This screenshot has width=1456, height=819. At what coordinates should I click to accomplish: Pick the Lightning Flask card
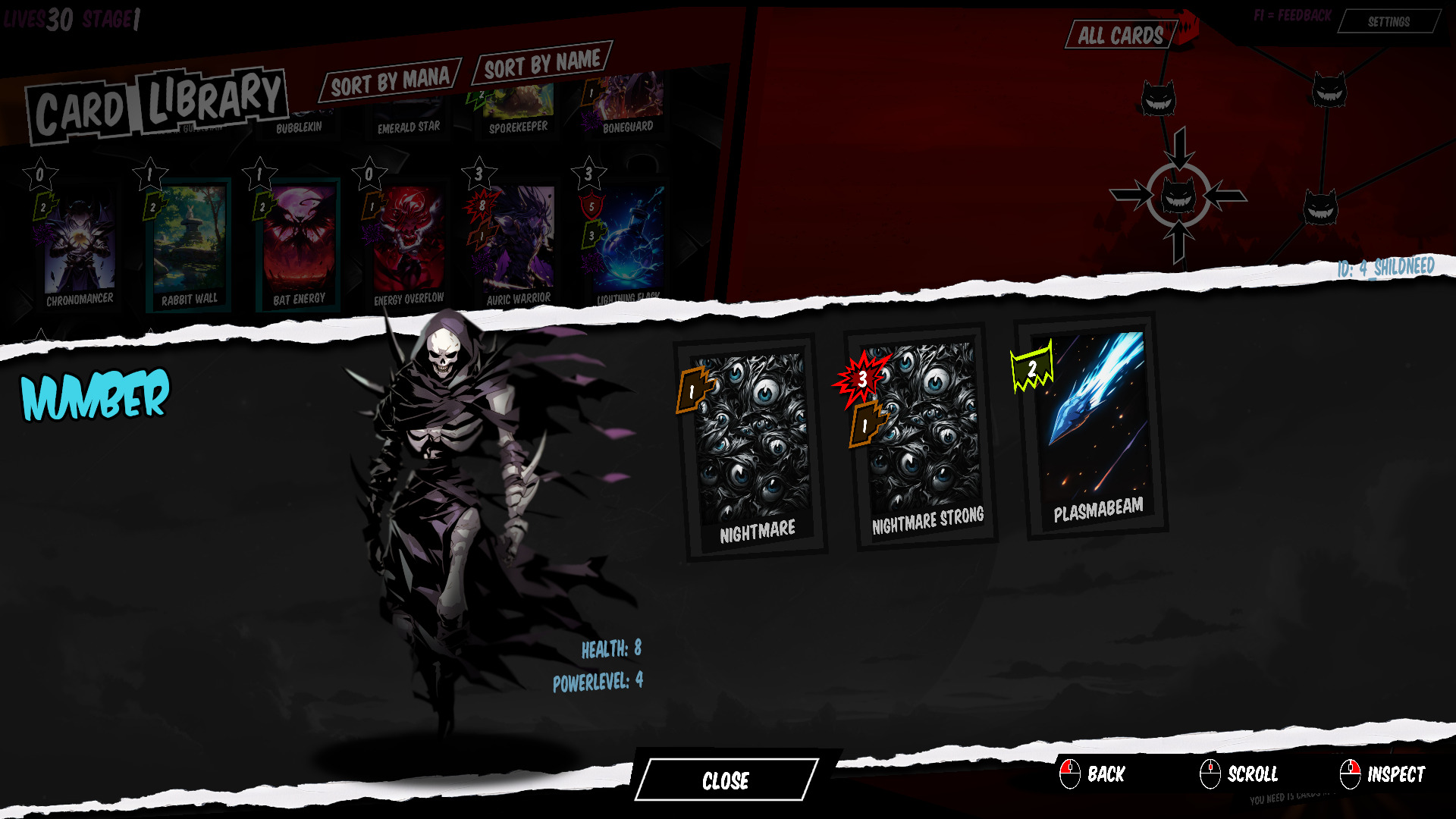[x=628, y=243]
